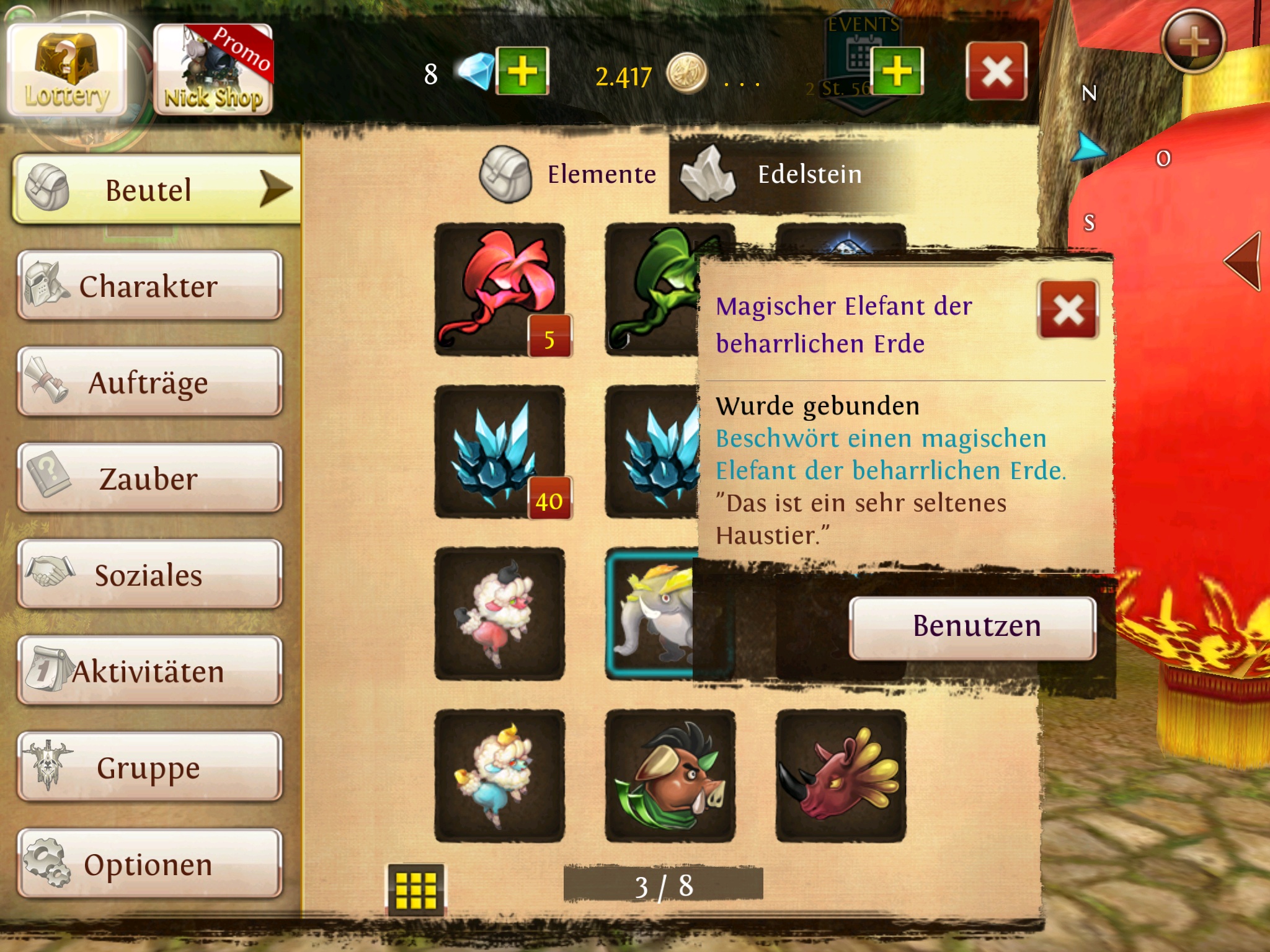
Task: Open the Aktivitäten menu
Action: click(149, 671)
